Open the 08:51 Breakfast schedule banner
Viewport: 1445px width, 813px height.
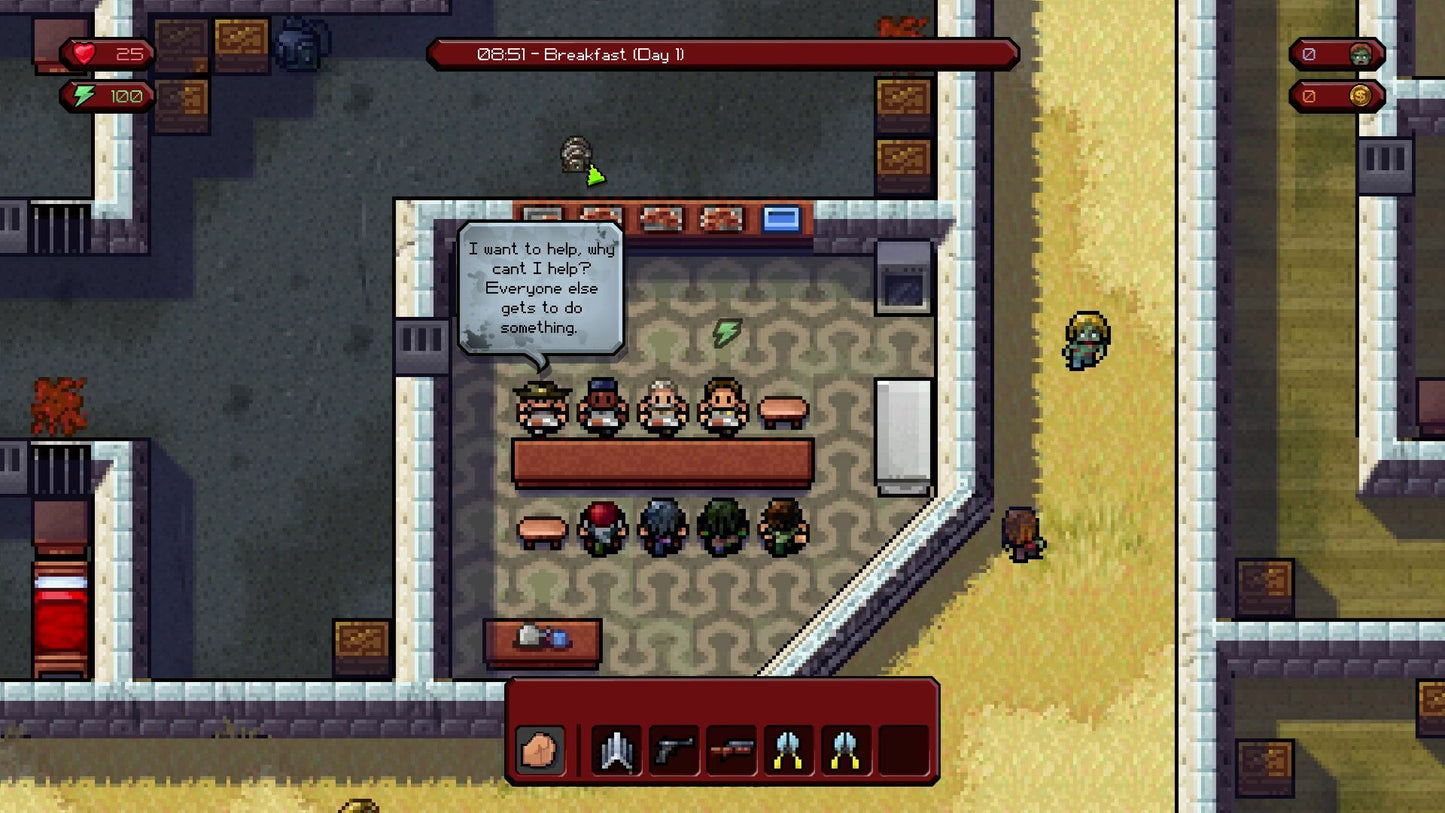722,55
